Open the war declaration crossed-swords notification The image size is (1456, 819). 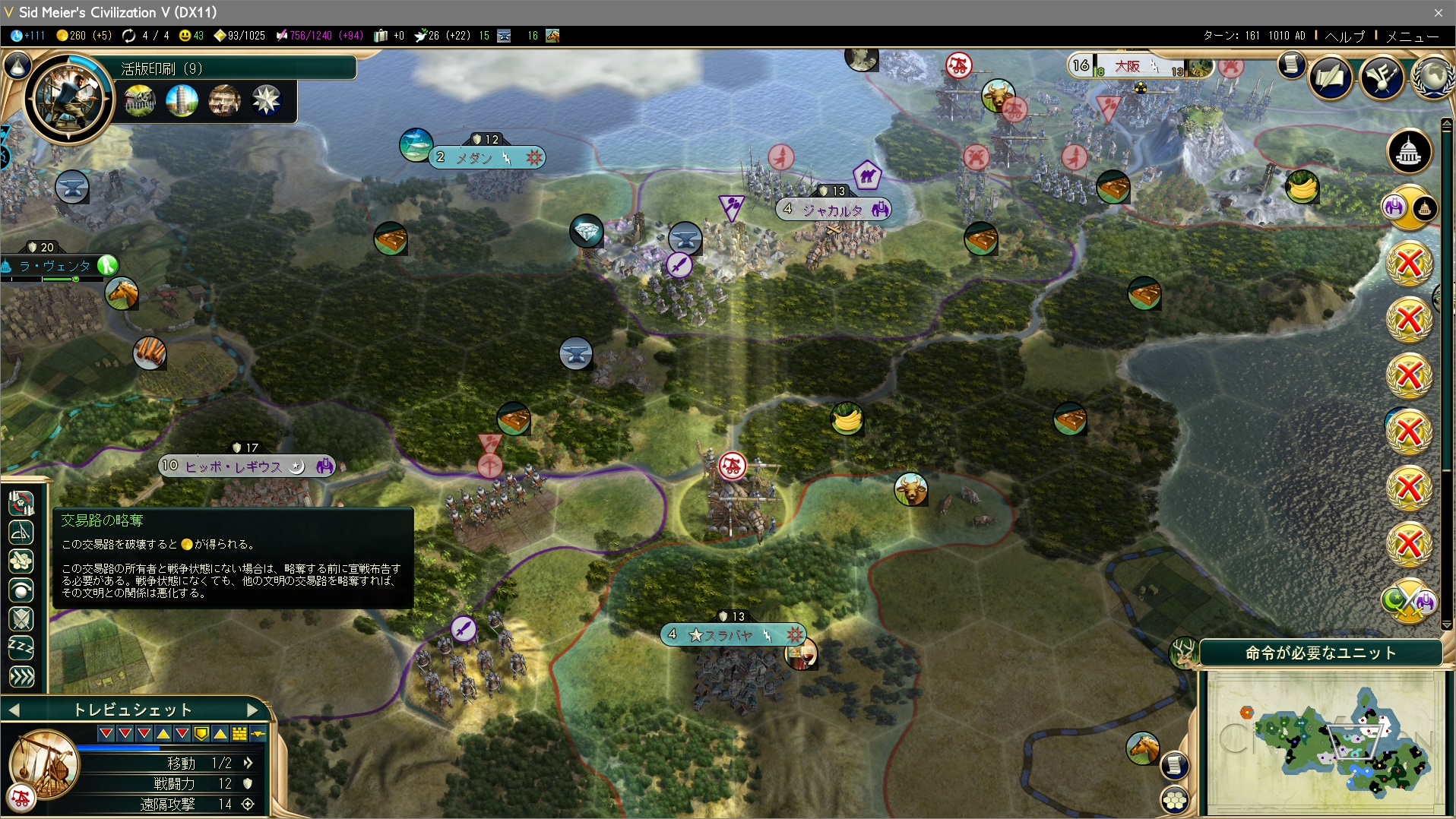[1409, 601]
